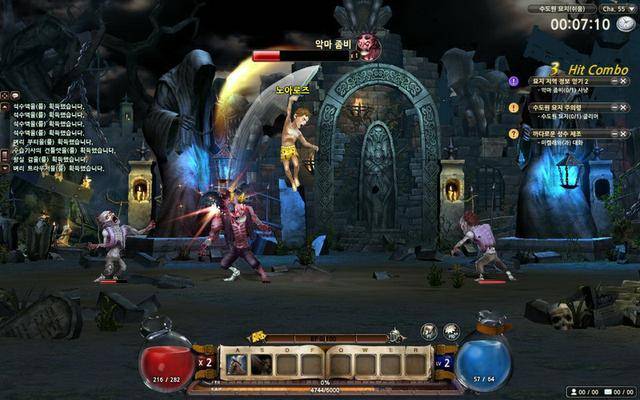Click the clock icon beside the timer
Viewport: 640px width, 400px height.
point(624,25)
